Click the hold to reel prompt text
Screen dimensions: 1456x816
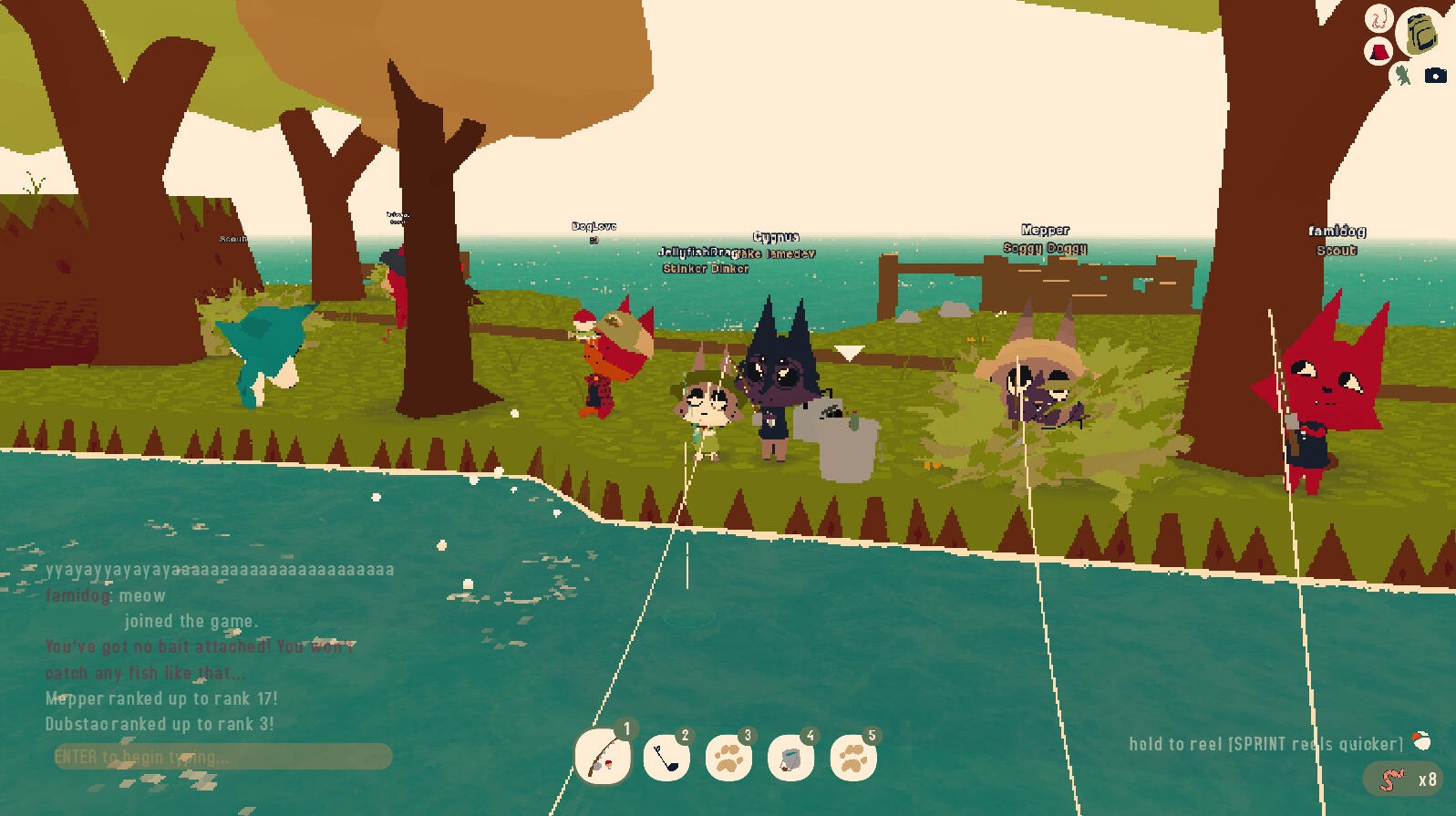pyautogui.click(x=1265, y=743)
